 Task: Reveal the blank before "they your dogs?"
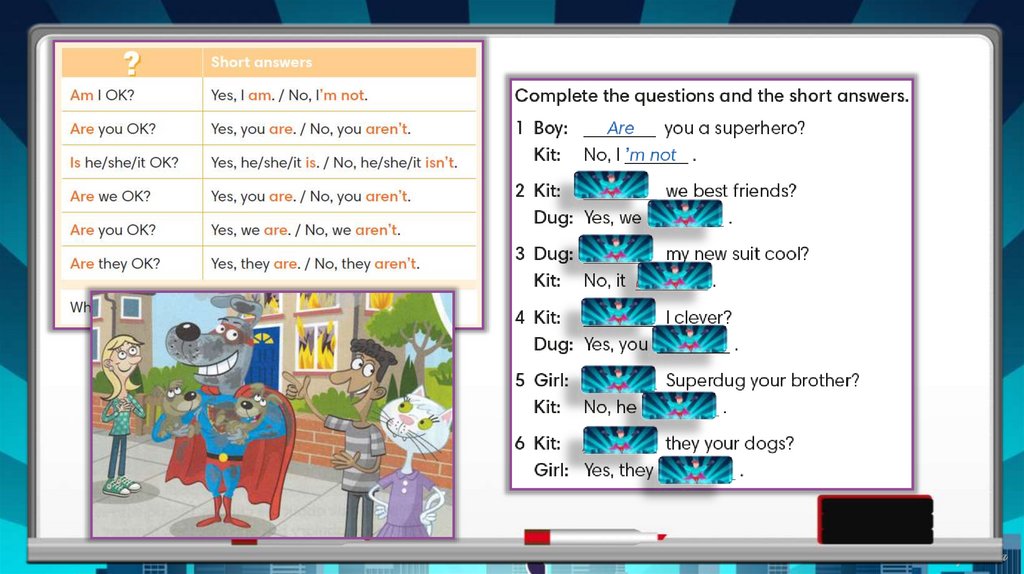619,440
